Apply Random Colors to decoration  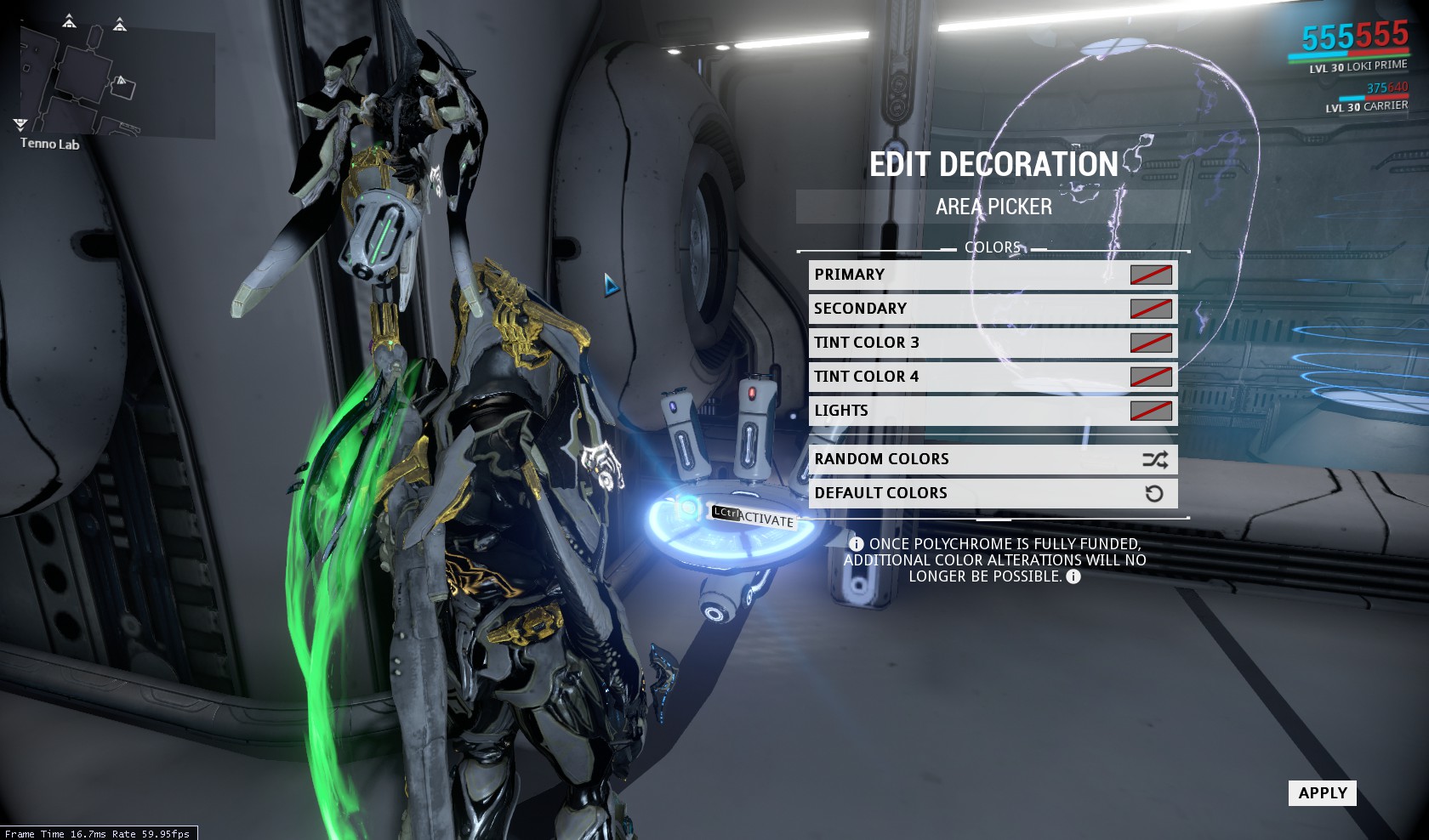993,459
